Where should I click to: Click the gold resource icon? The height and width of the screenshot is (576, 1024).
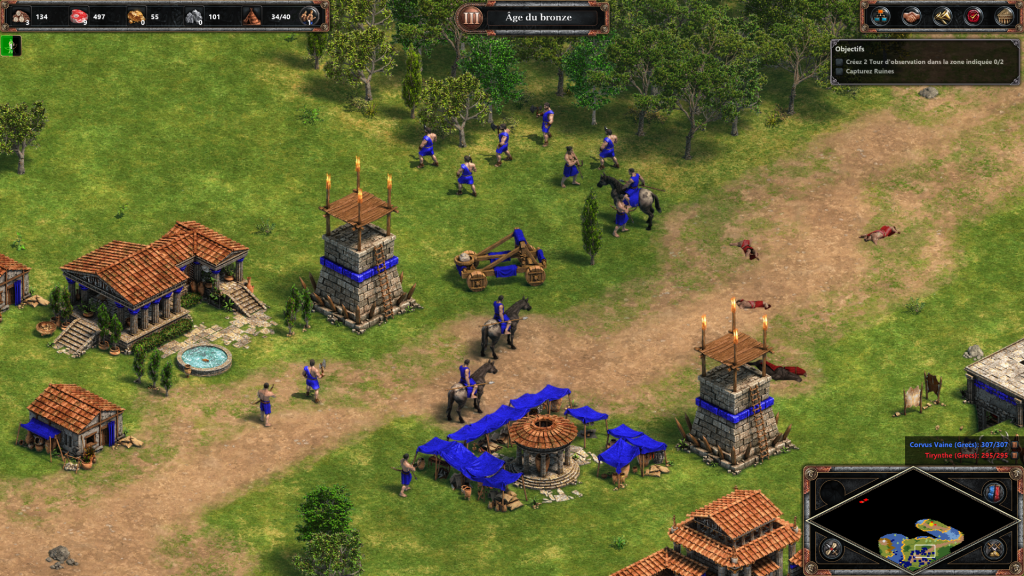(x=137, y=16)
